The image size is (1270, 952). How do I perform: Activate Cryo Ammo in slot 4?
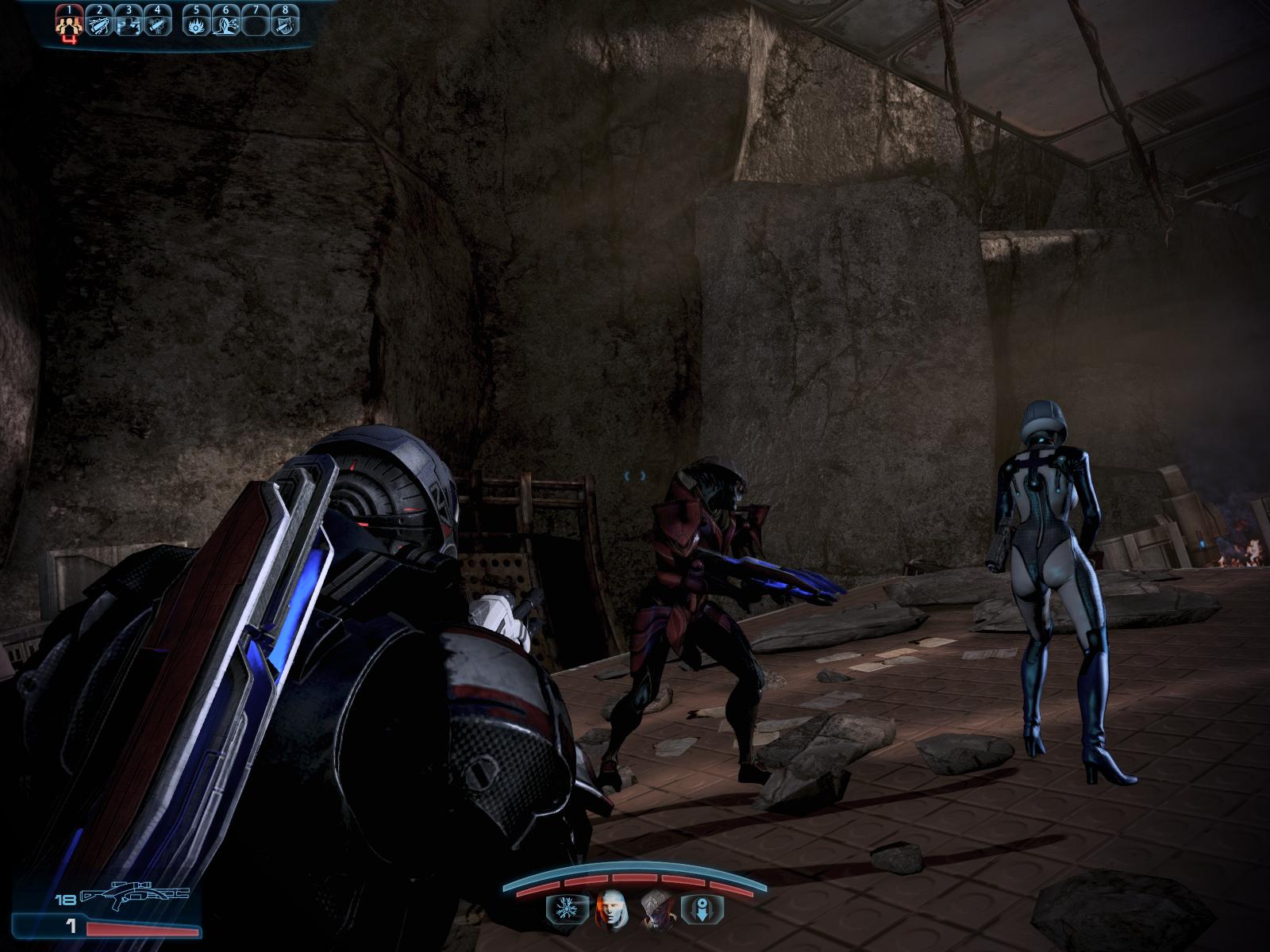click(158, 25)
